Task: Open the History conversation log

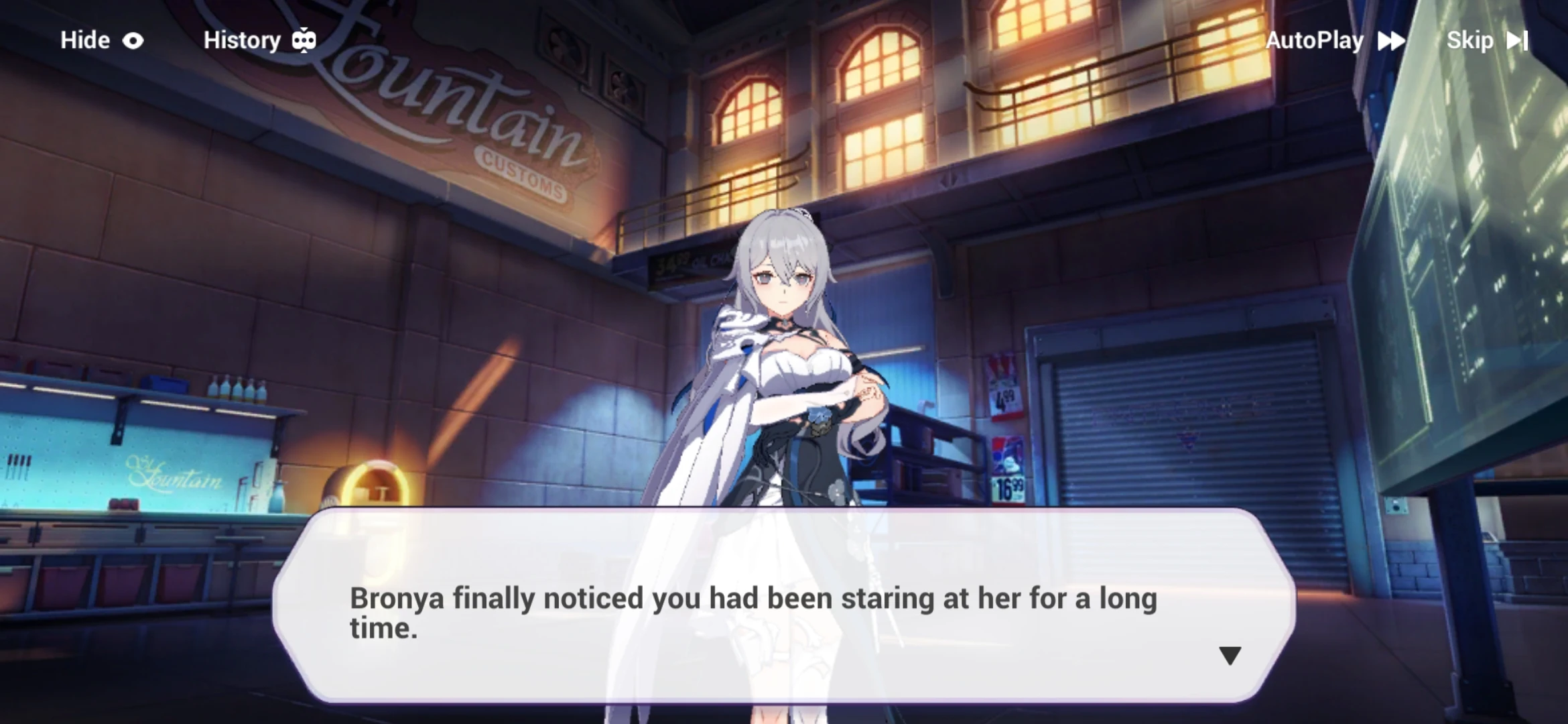Action: click(243, 40)
